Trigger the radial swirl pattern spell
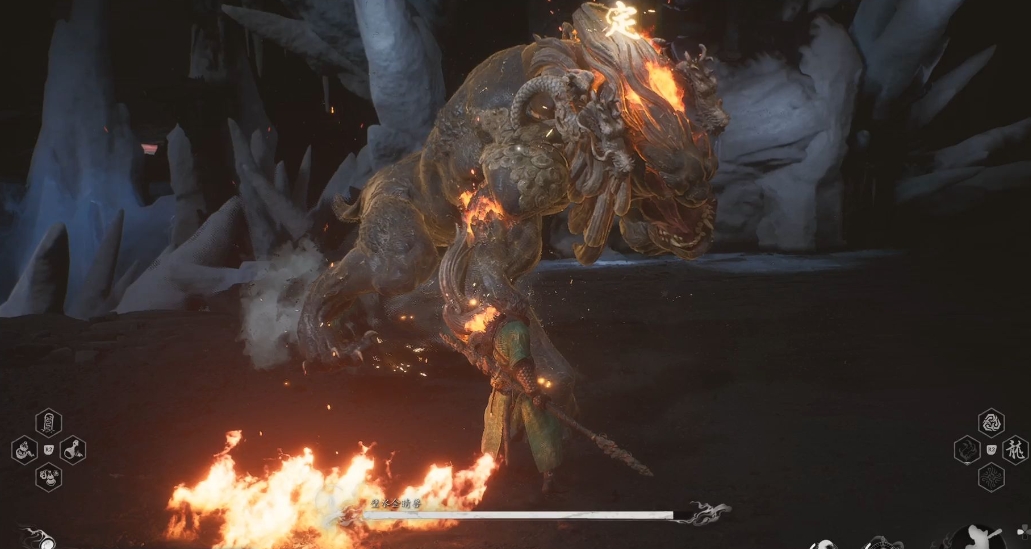The height and width of the screenshot is (549, 1031). 991,477
